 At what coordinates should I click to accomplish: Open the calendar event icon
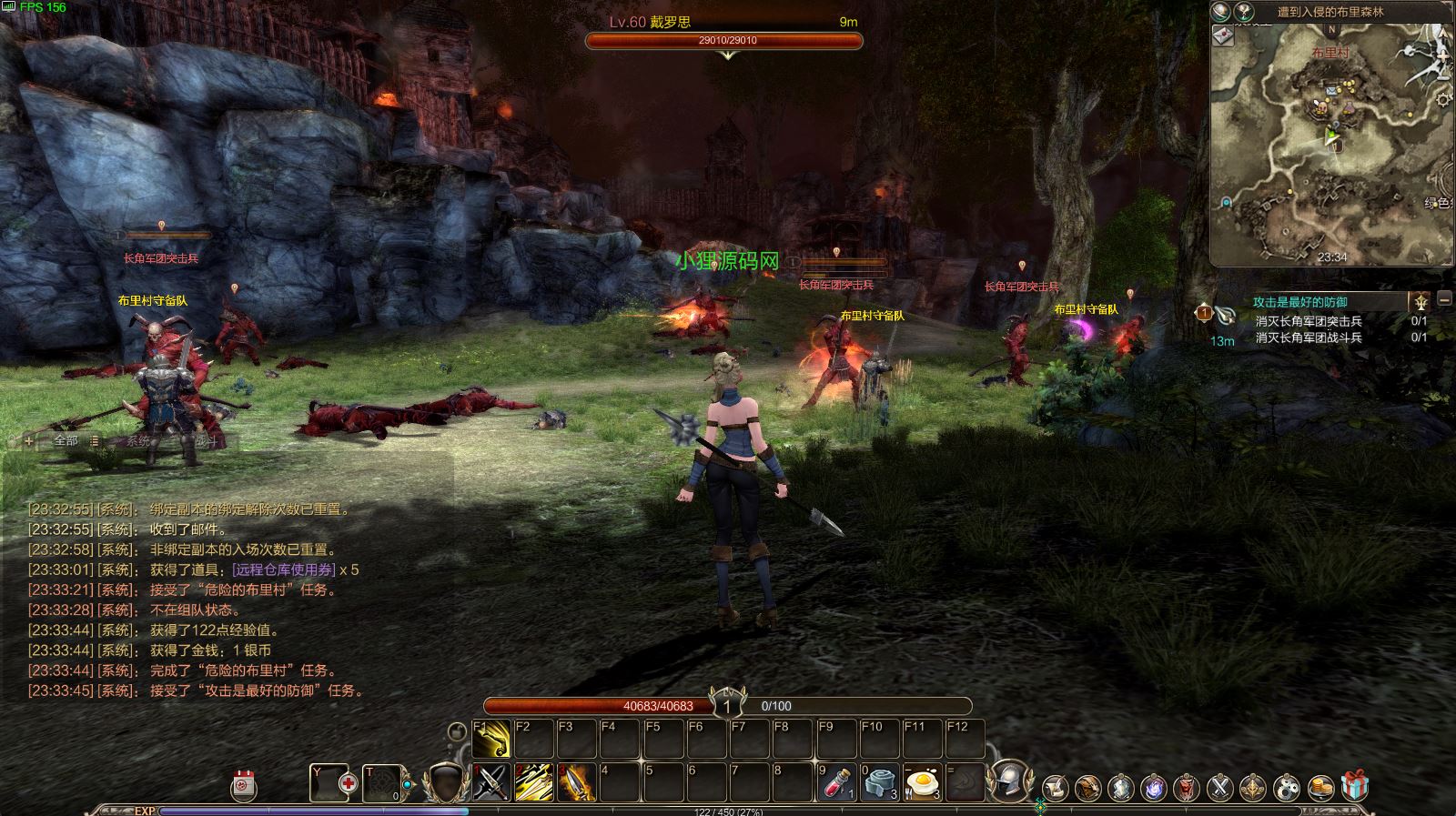pyautogui.click(x=244, y=785)
